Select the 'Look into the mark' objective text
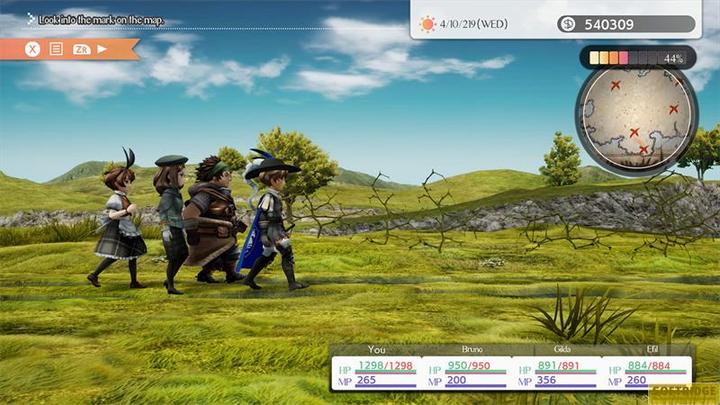Image resolution: width=720 pixels, height=405 pixels. click(100, 19)
